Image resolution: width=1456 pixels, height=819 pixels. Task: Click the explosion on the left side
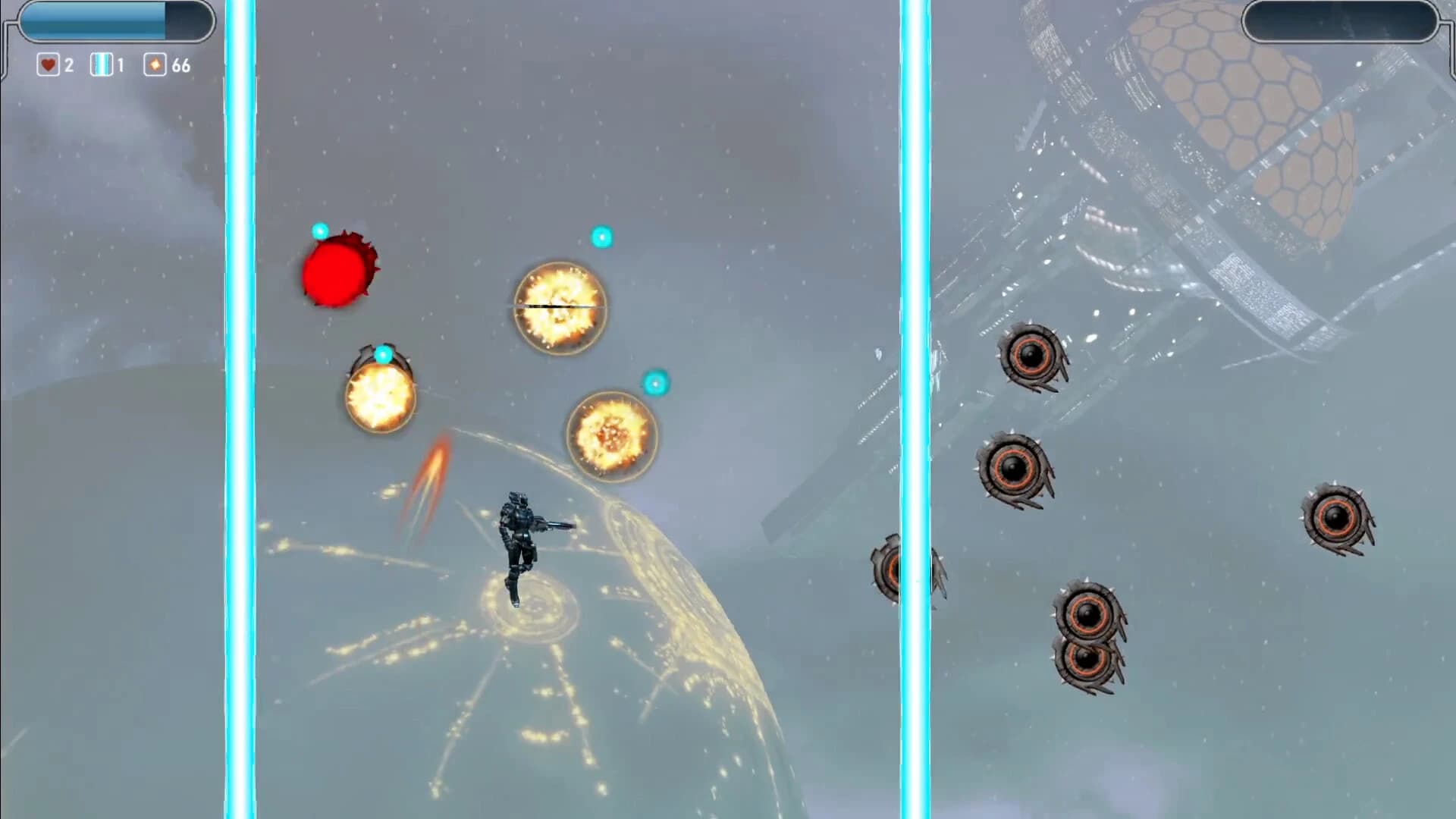point(380,397)
